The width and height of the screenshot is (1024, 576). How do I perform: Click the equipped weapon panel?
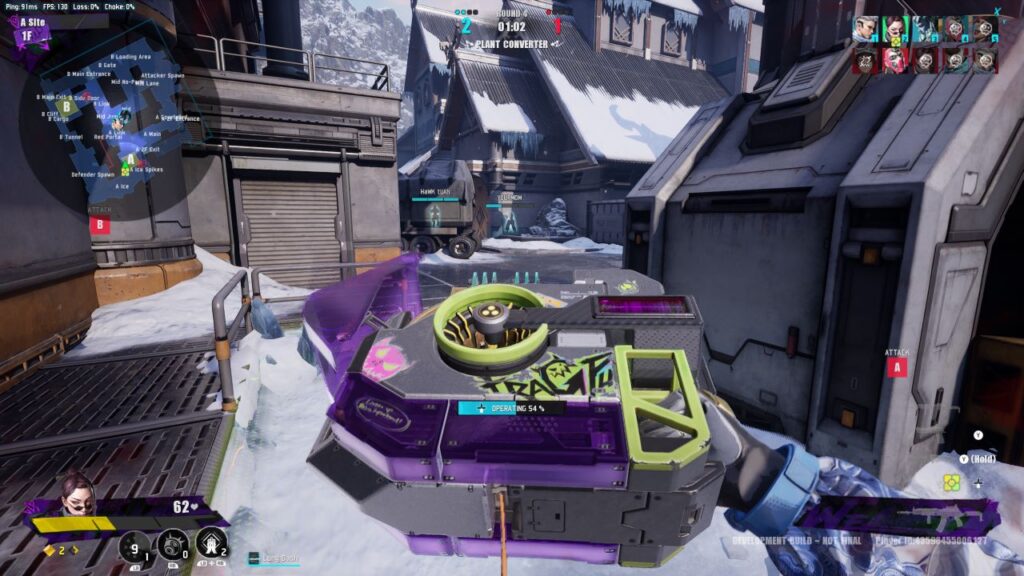coord(898,516)
